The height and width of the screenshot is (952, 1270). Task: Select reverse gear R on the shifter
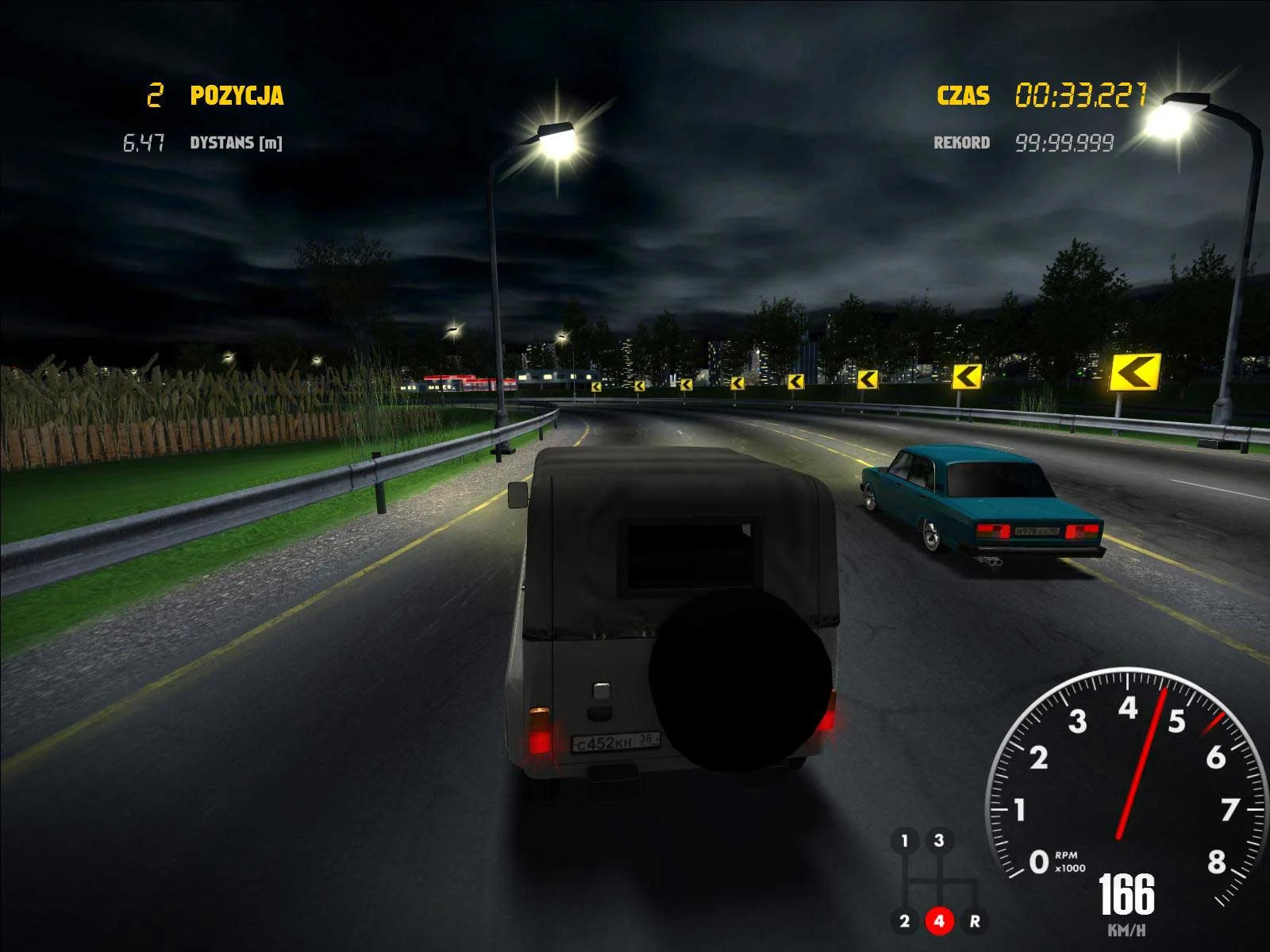tap(975, 920)
